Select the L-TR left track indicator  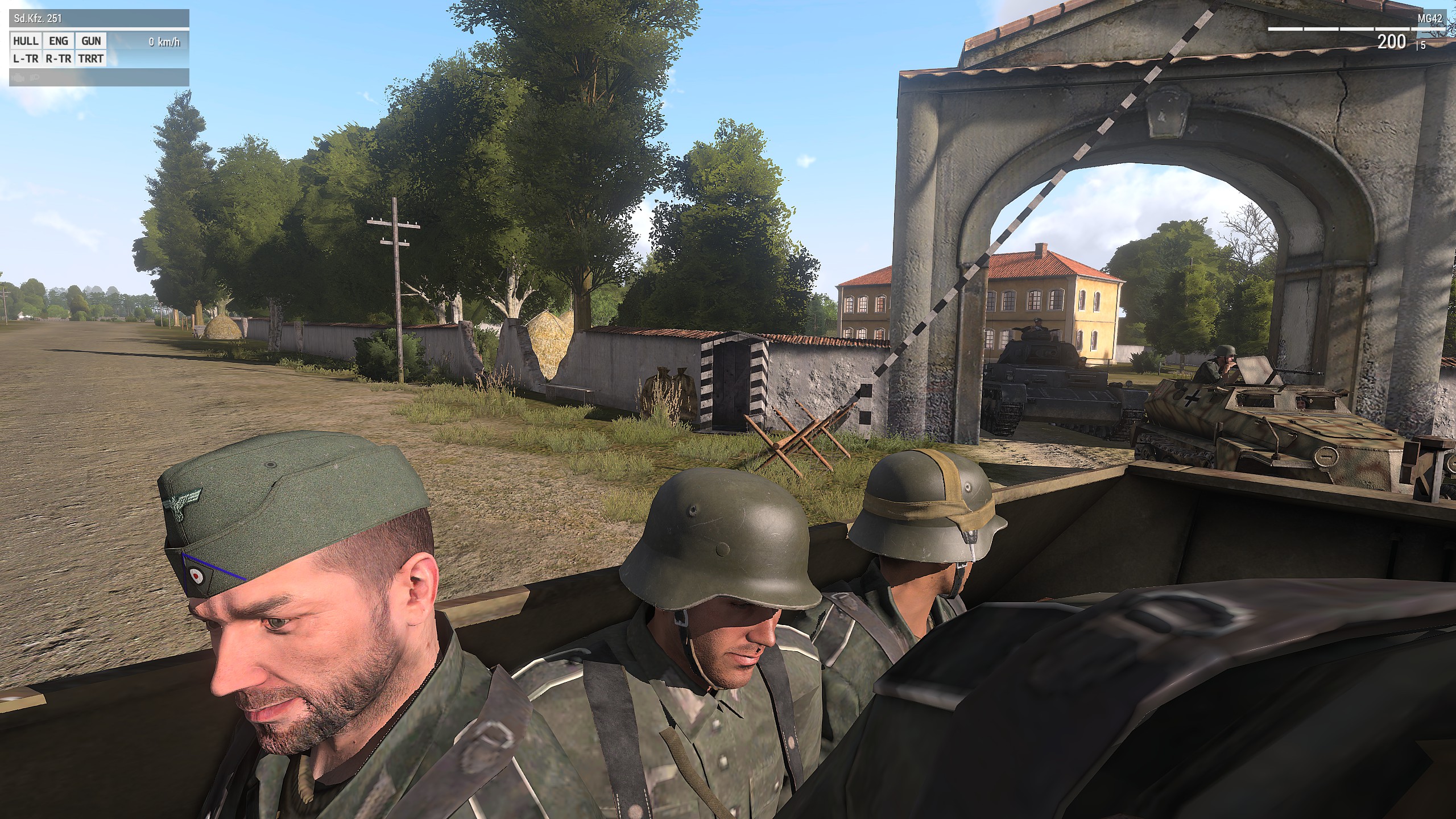[x=26, y=58]
